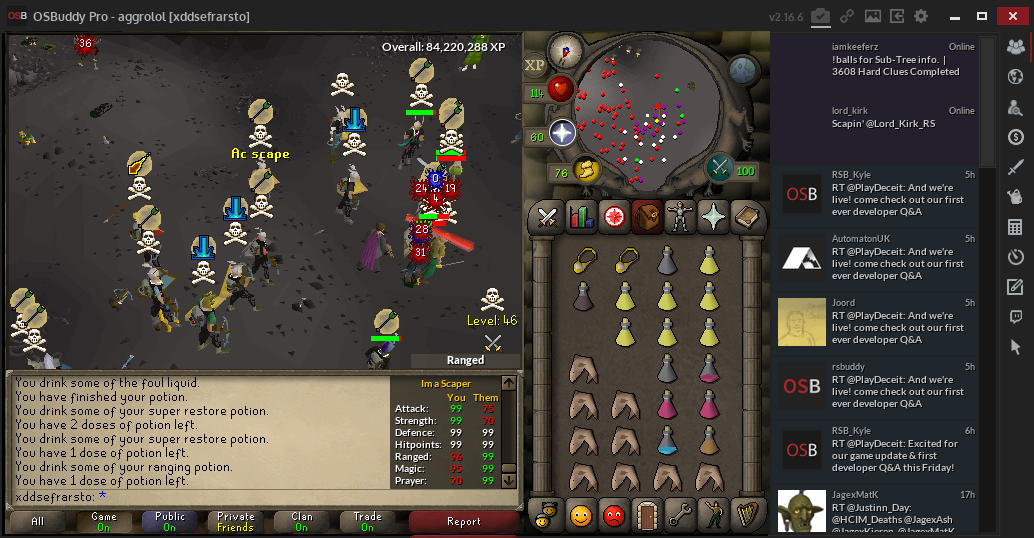This screenshot has height=538, width=1034.
Task: Open the Logout door tab
Action: [646, 516]
